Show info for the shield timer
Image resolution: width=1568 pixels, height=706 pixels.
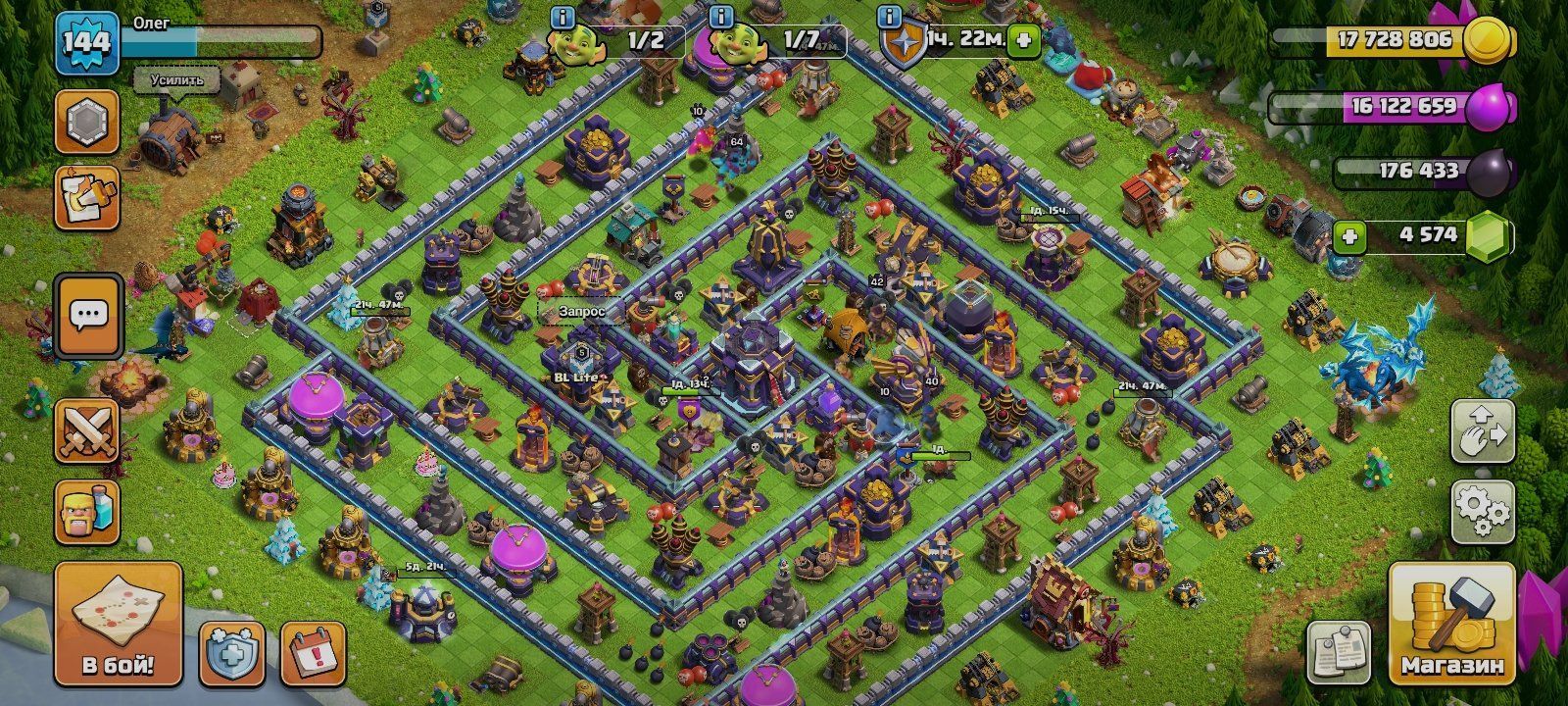click(890, 17)
